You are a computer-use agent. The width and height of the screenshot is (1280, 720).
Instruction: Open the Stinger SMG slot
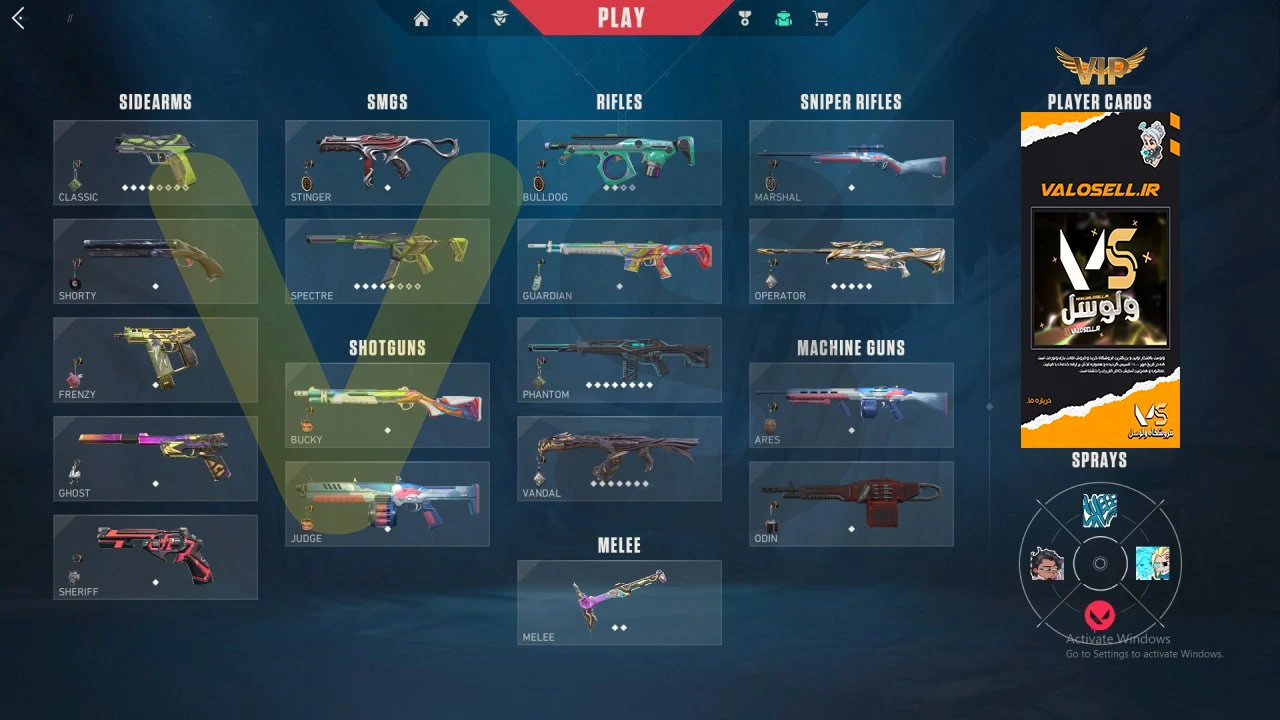pyautogui.click(x=387, y=162)
